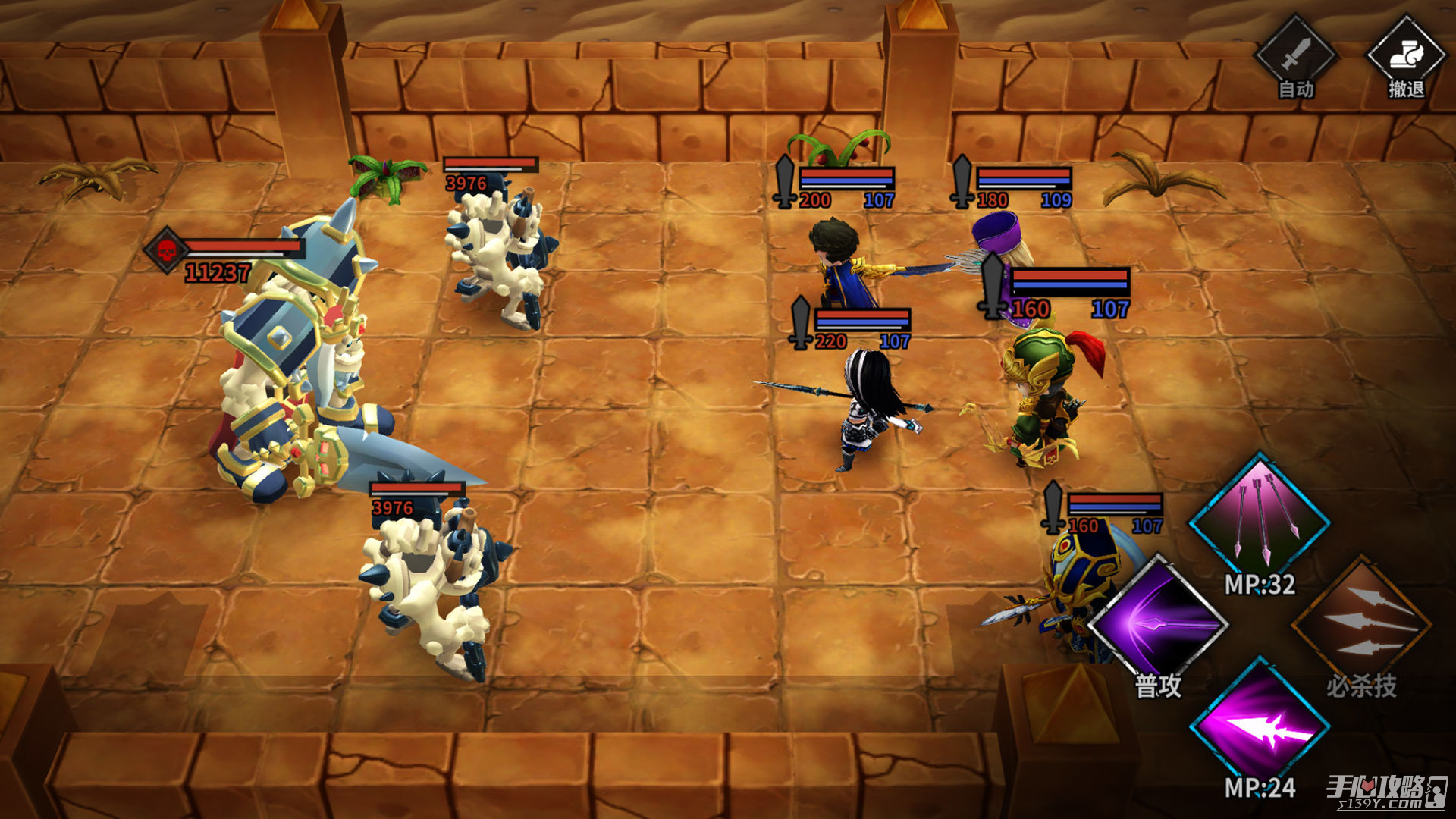Tap the 撤退 retreat button
Screen dimensions: 1456x819
coord(1405,57)
